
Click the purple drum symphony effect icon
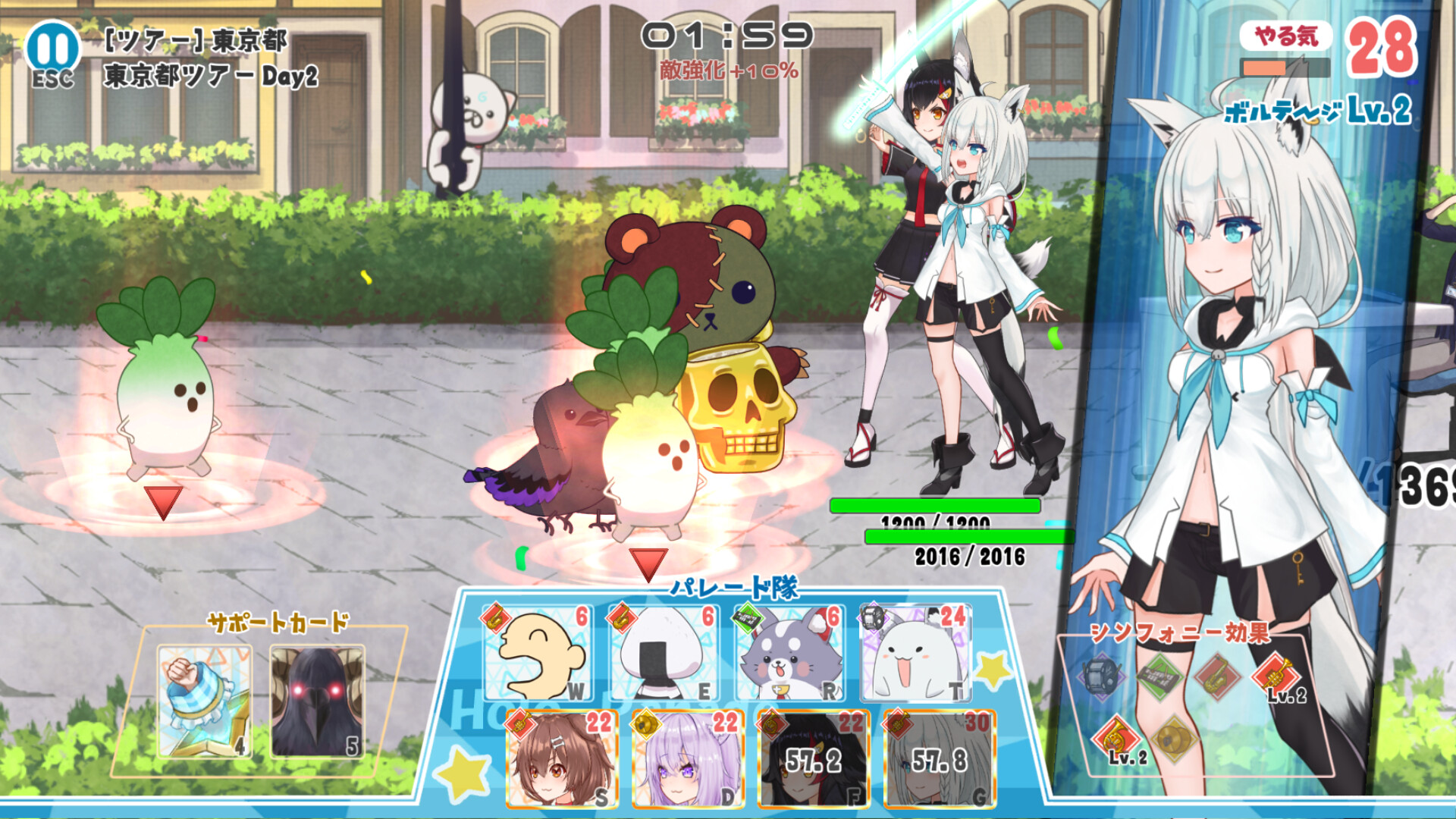point(1100,676)
